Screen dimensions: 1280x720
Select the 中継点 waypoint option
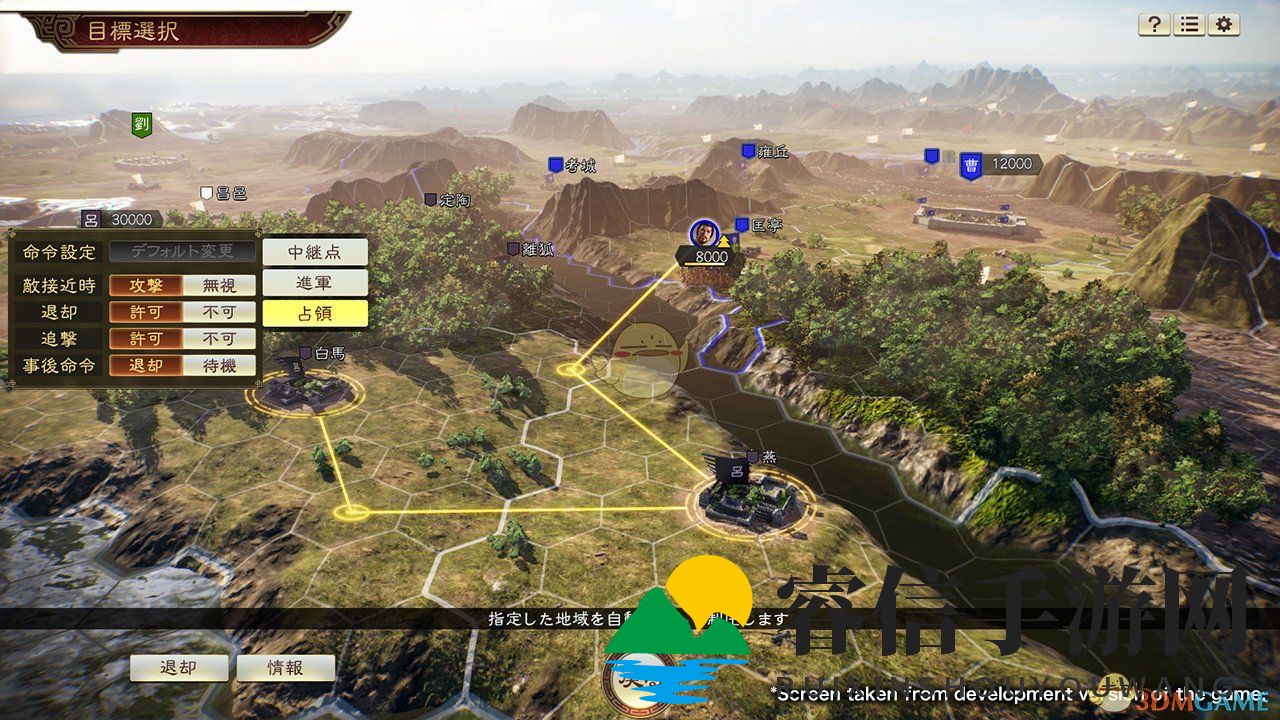315,251
